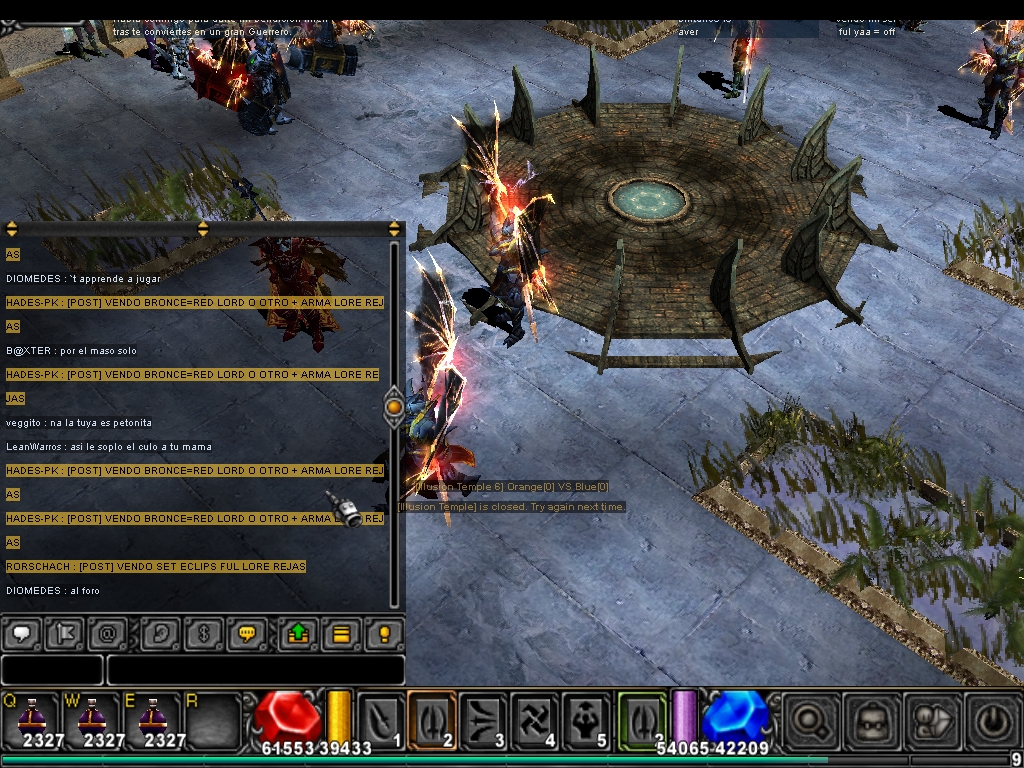This screenshot has height=768, width=1024.
Task: Focus the wide chat message input box
Action: (255, 670)
